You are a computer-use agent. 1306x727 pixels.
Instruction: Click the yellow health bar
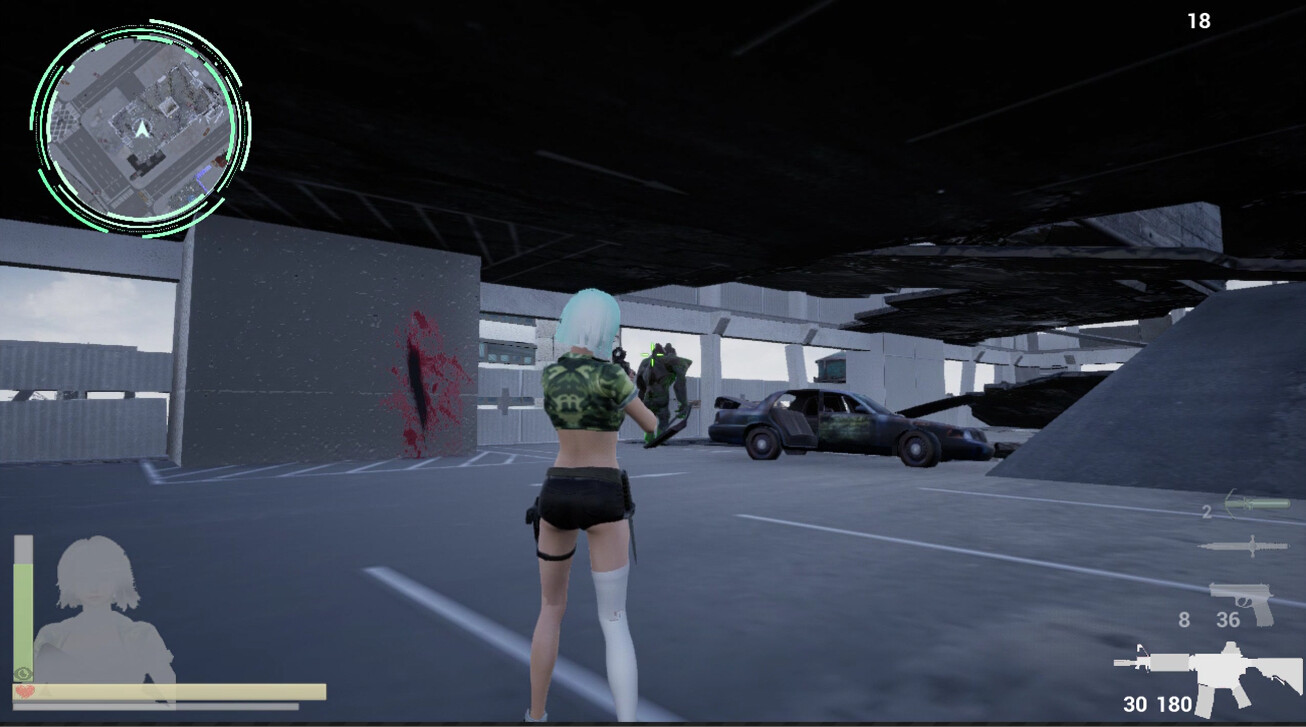click(x=170, y=690)
